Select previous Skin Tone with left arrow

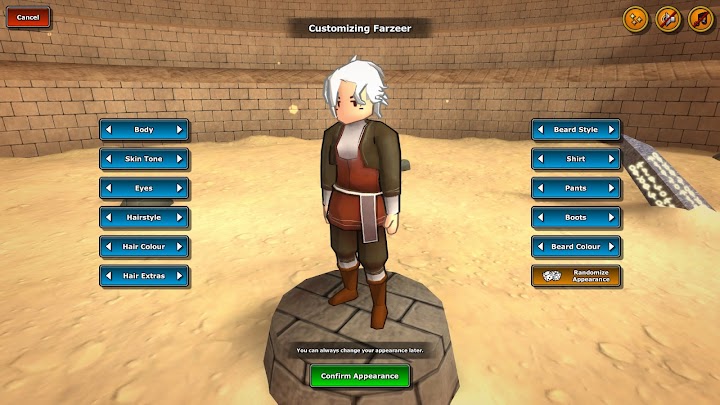109,159
